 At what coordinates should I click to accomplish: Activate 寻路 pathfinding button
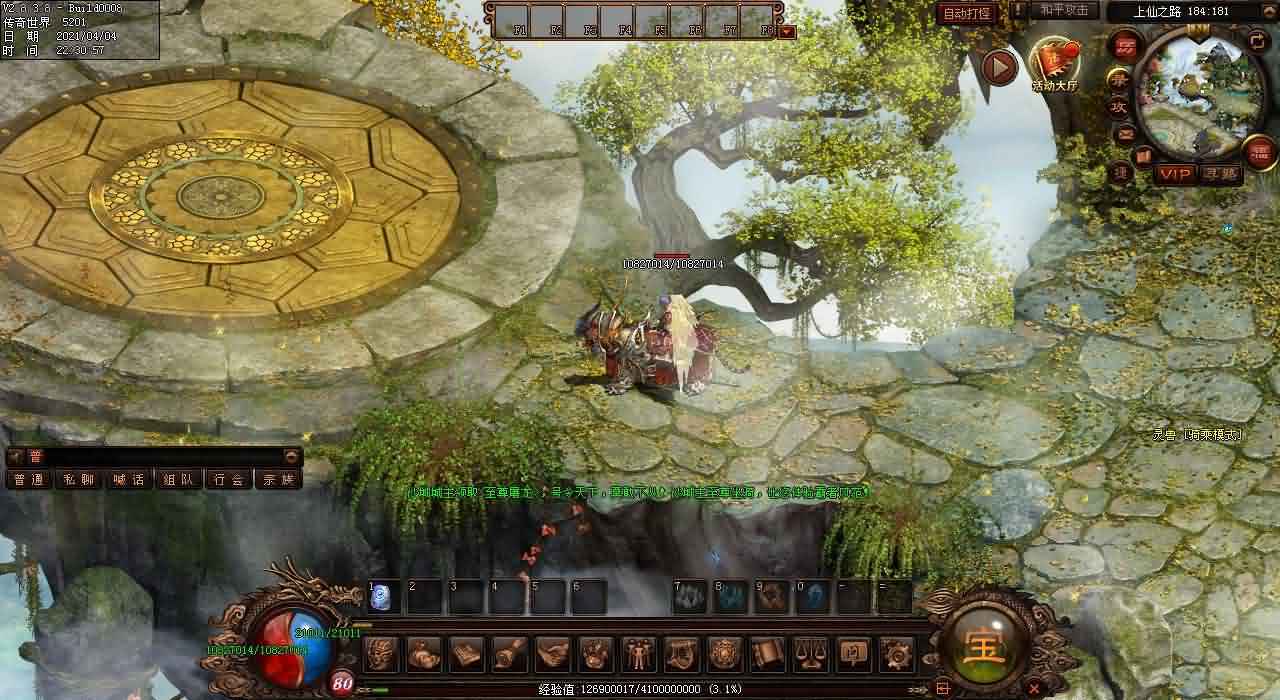click(x=1220, y=174)
